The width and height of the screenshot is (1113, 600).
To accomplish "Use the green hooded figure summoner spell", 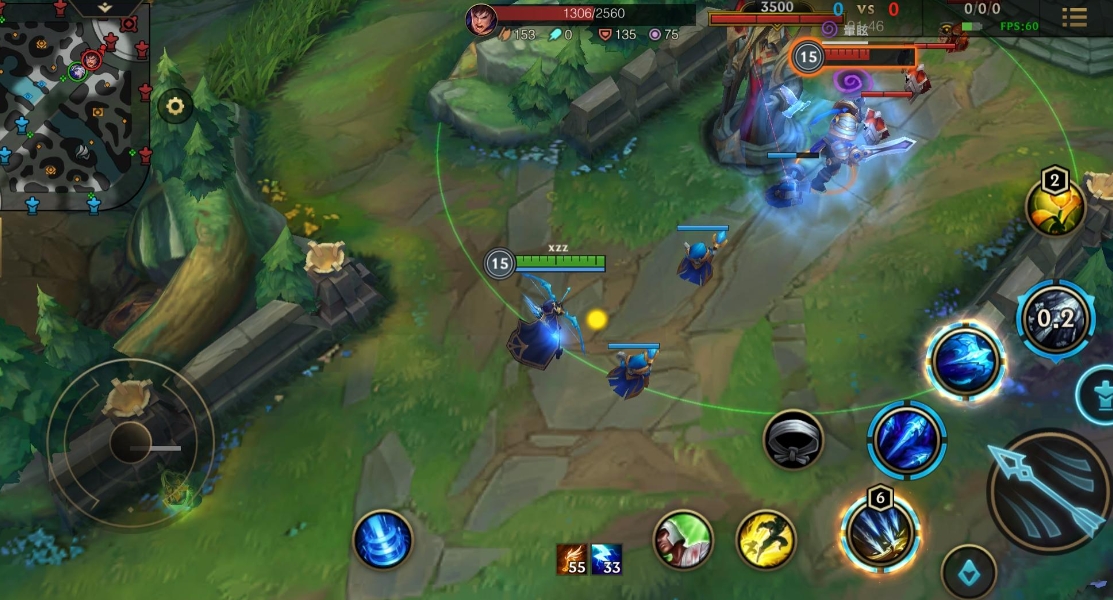I will click(683, 539).
